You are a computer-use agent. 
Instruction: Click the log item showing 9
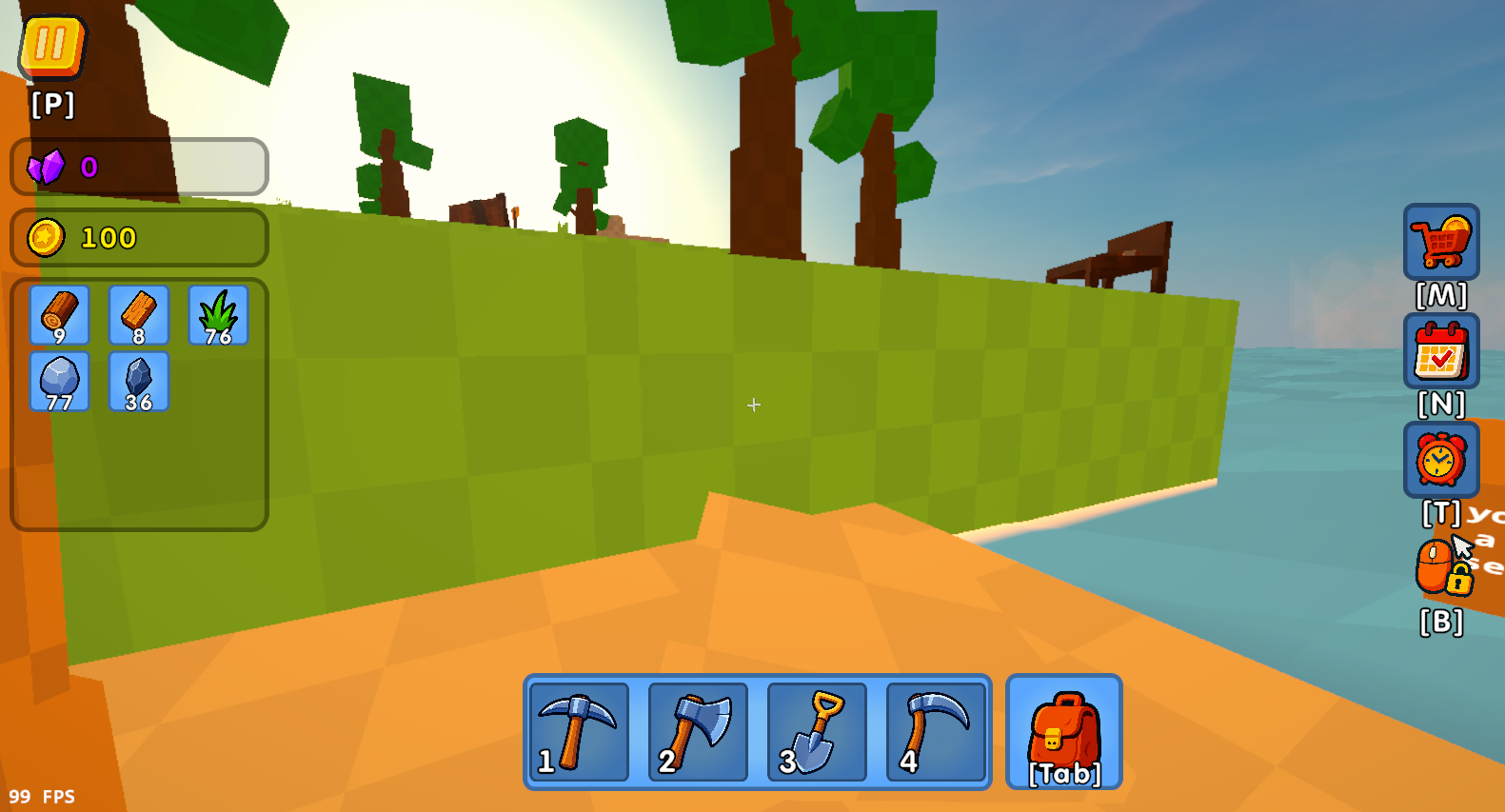point(59,315)
